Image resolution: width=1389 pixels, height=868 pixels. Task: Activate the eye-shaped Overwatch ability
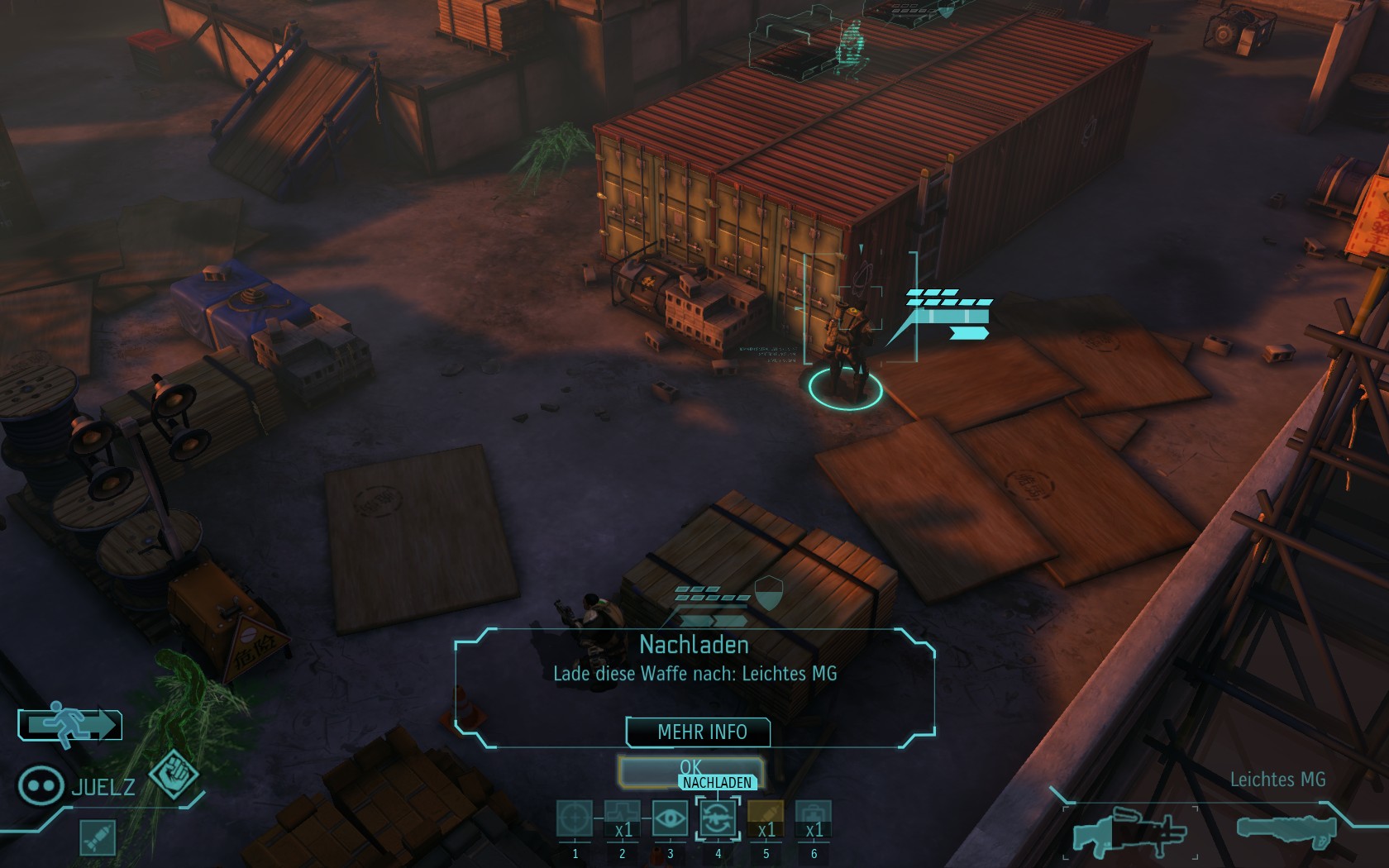(x=671, y=819)
